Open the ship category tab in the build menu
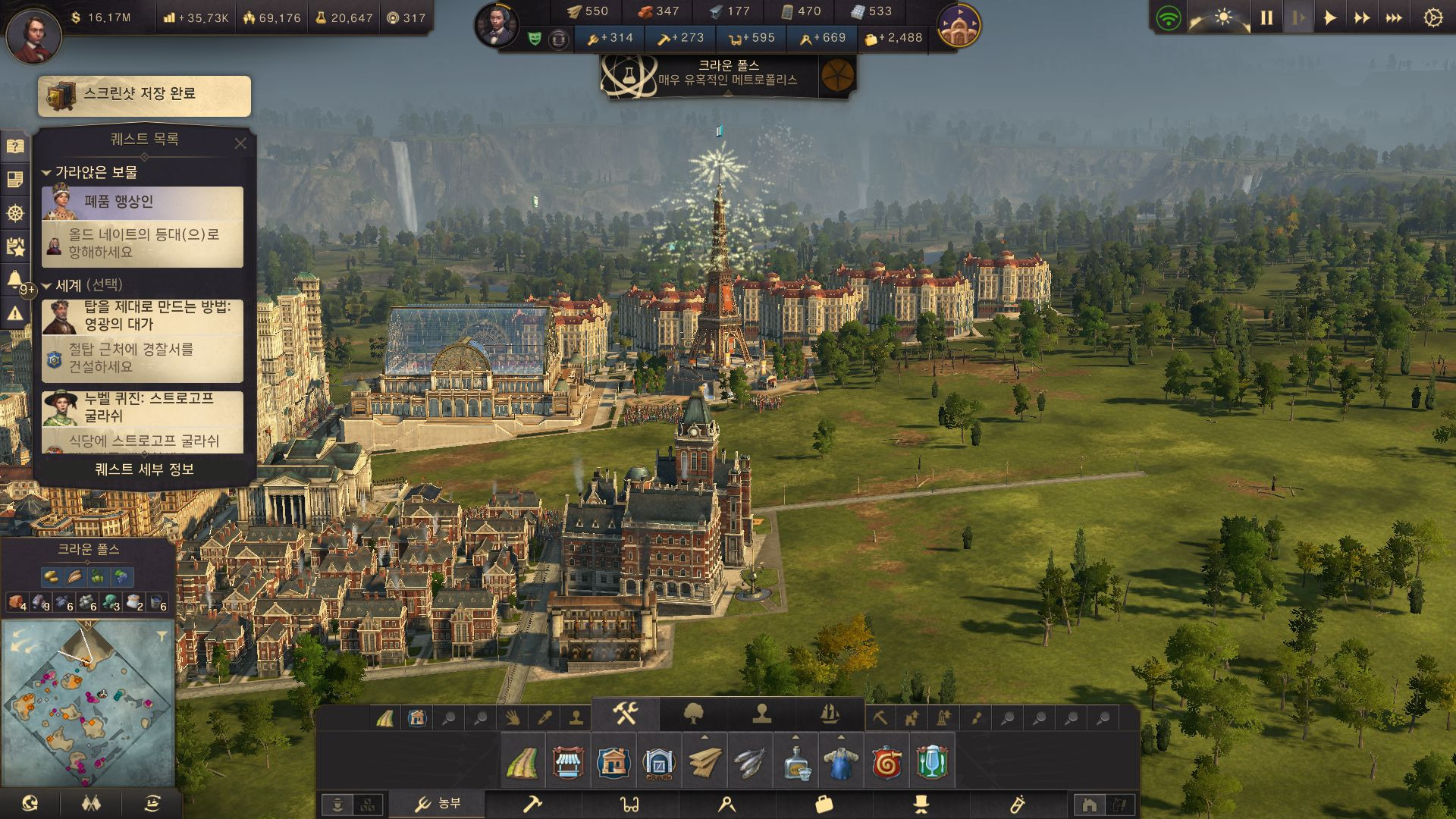1456x819 pixels. [x=830, y=714]
